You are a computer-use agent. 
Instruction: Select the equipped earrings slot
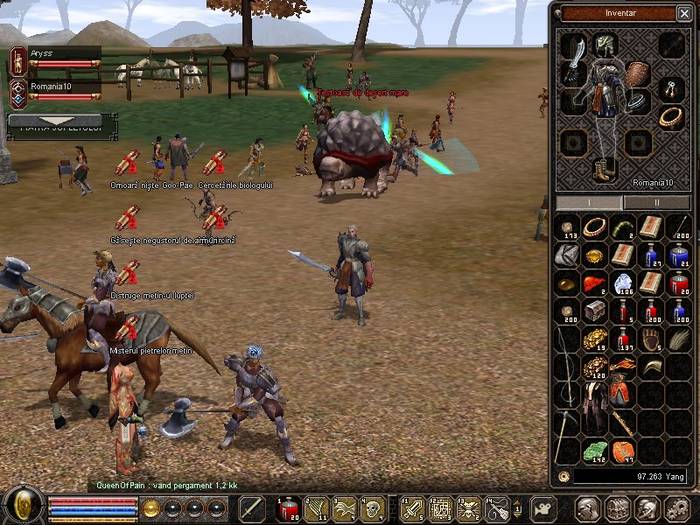click(x=670, y=91)
